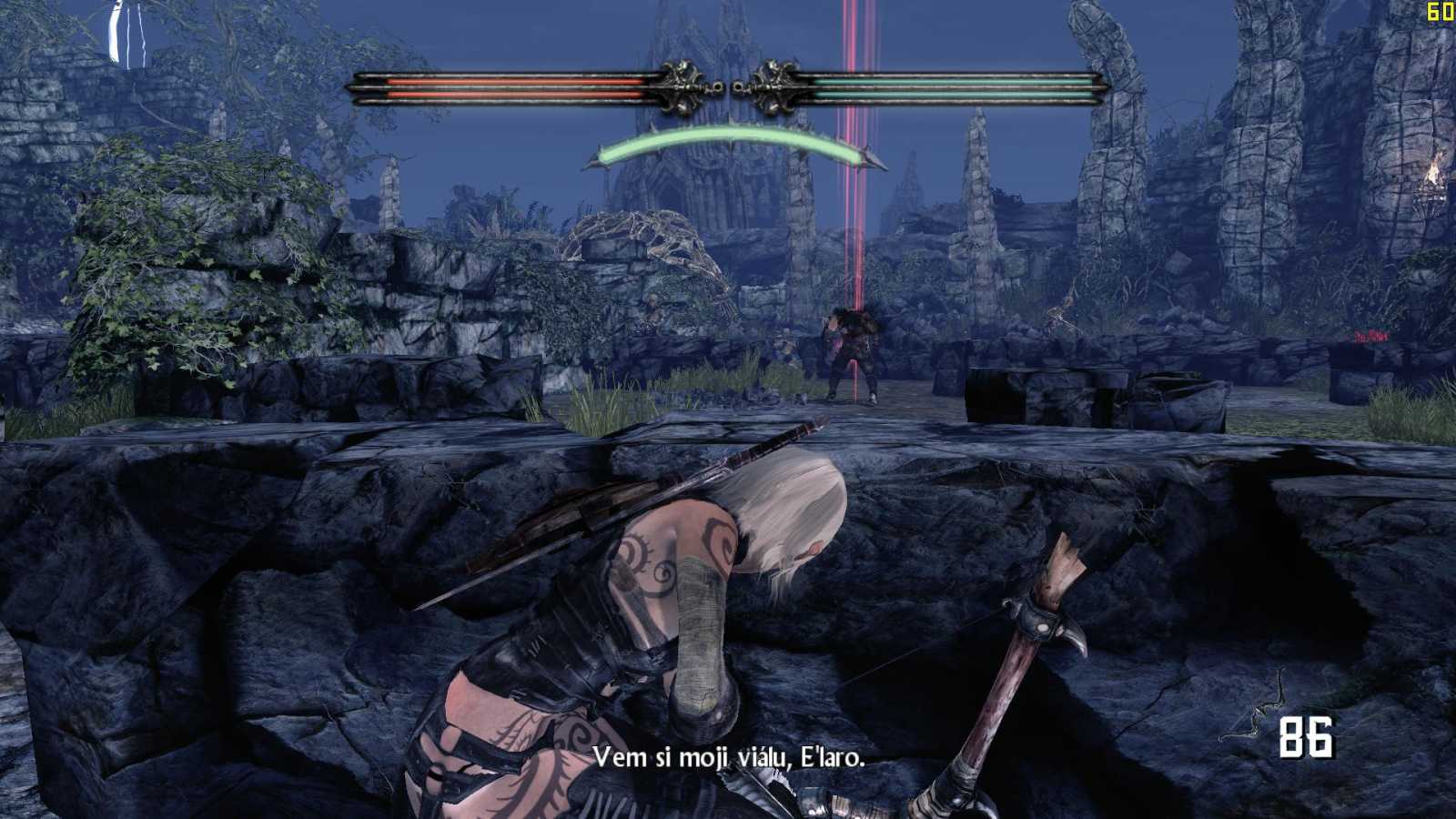Click the yellow 60 FPS counter

(x=1439, y=11)
